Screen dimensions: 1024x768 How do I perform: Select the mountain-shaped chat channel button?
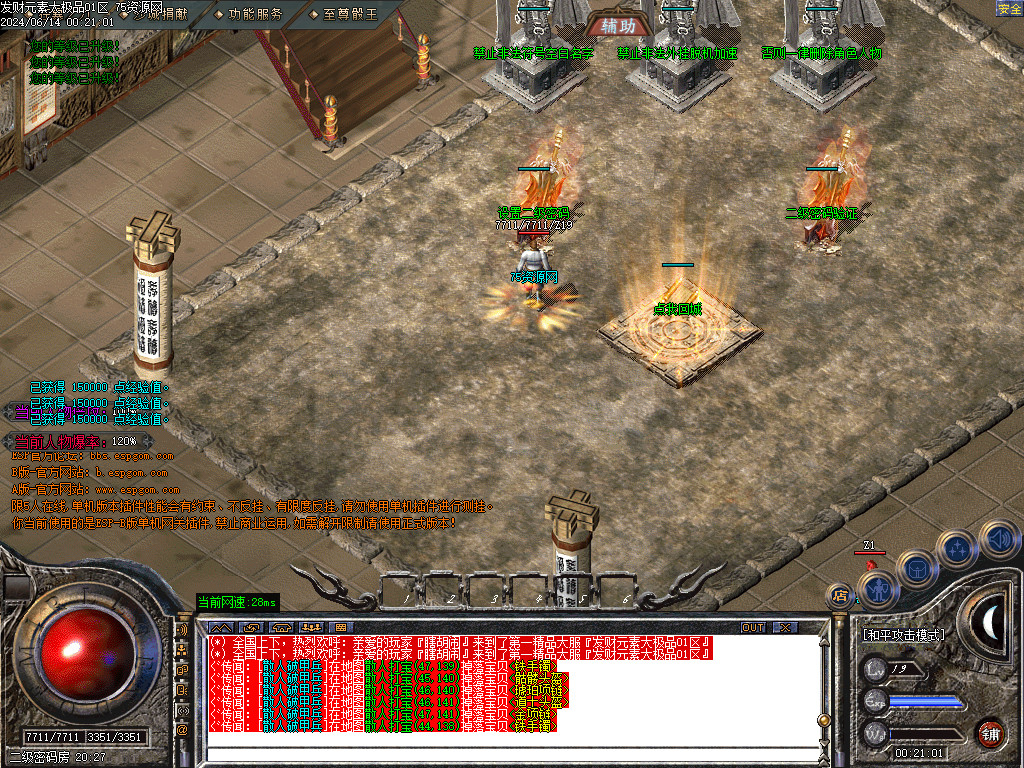[220, 627]
